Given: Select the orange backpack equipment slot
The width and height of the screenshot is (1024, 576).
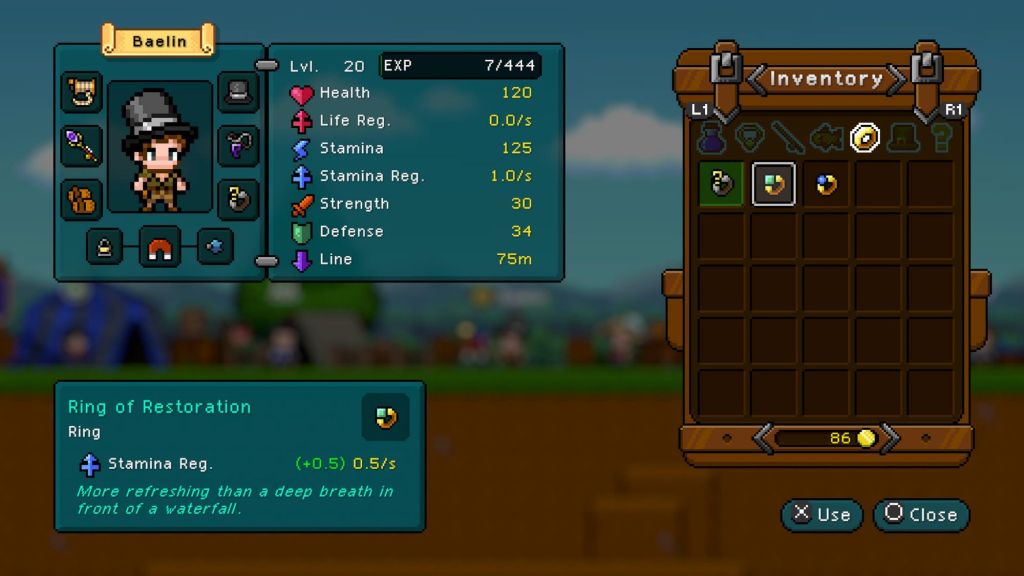Looking at the screenshot, I should click(82, 198).
